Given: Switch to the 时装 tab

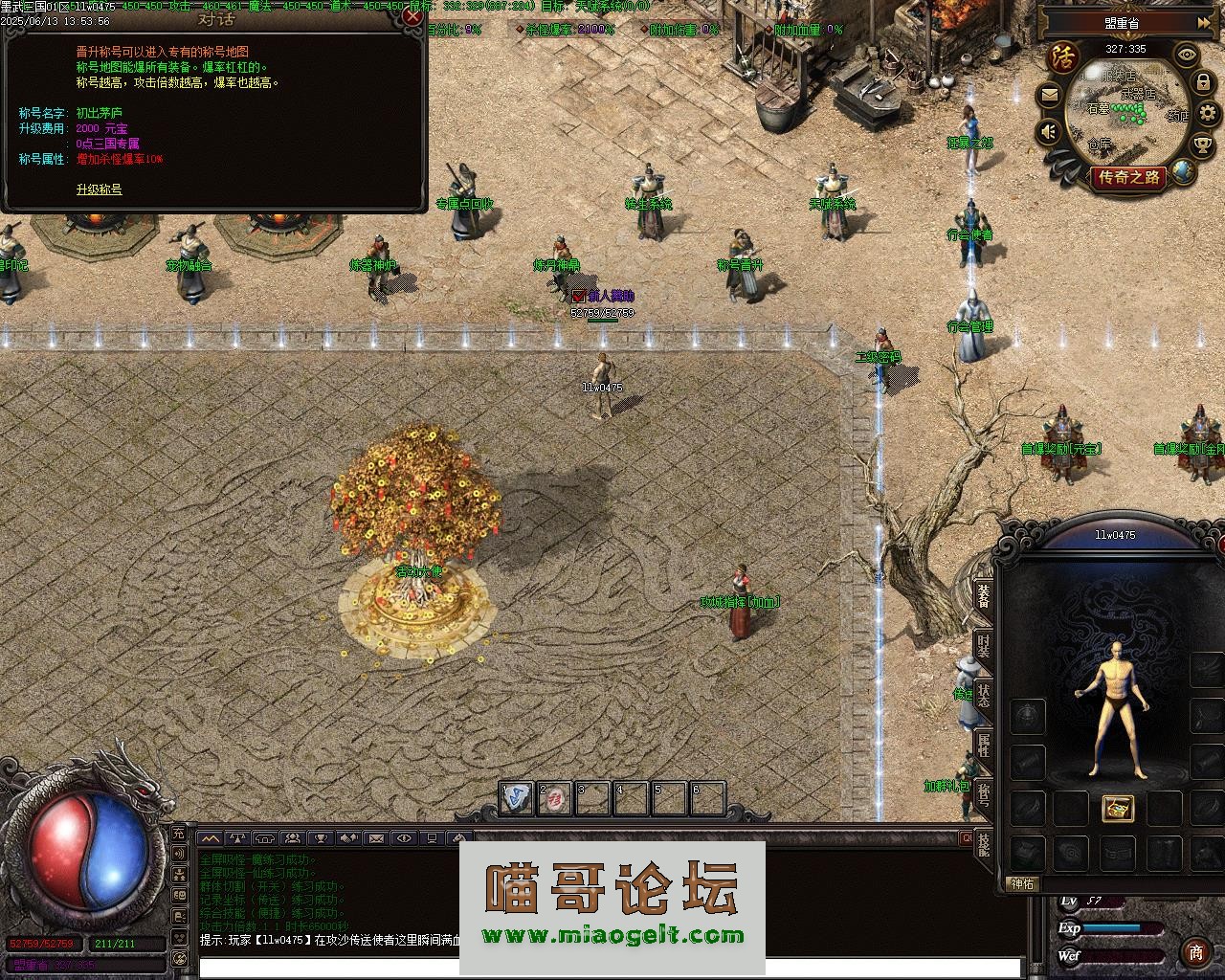Looking at the screenshot, I should tap(983, 645).
